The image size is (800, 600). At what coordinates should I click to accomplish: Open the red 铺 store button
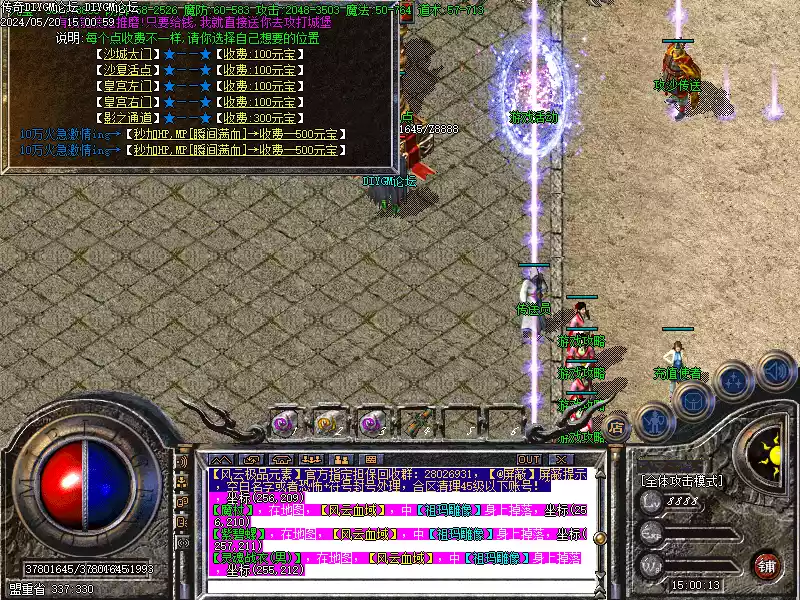(766, 564)
